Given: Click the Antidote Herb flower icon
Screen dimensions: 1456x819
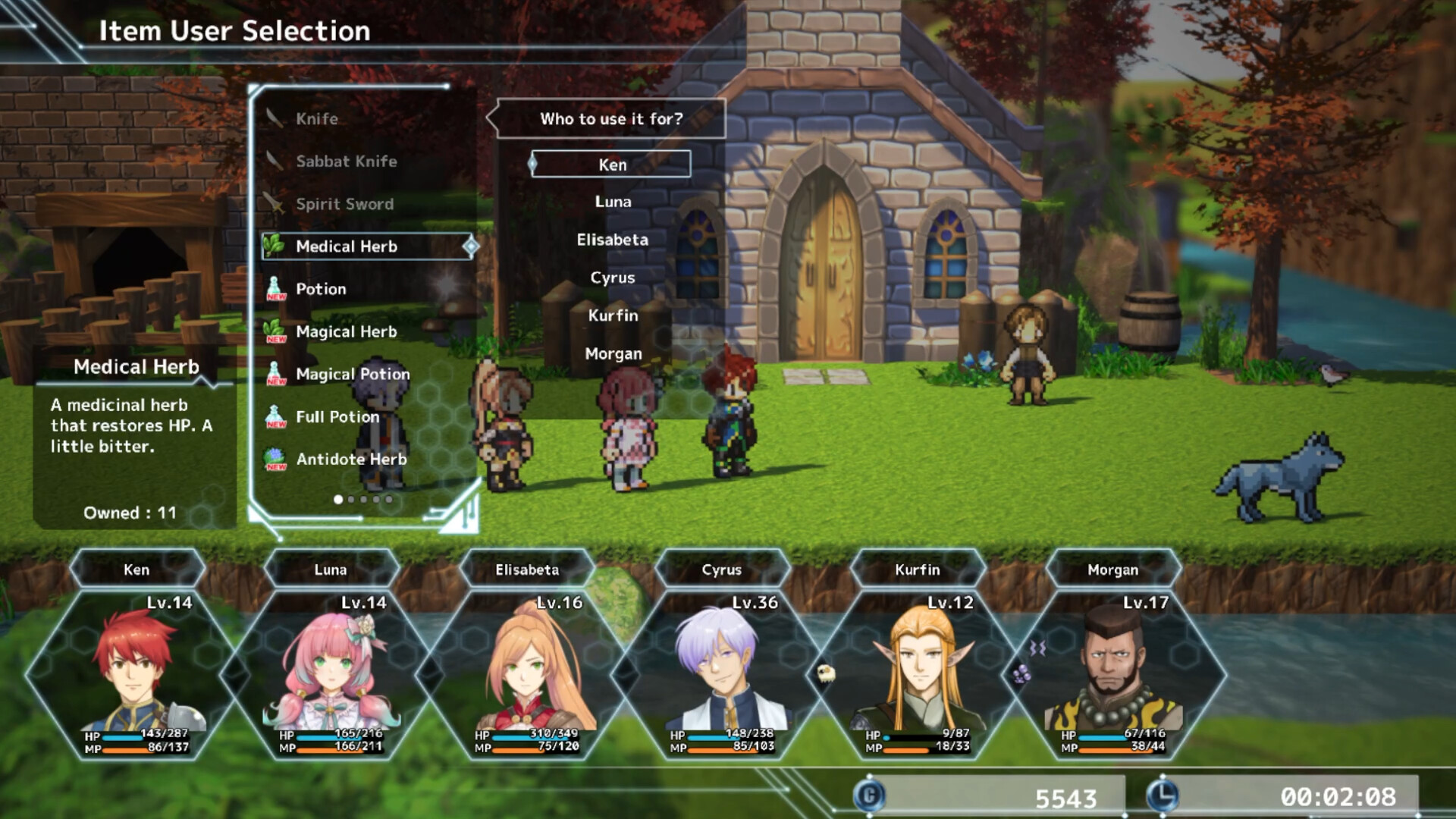Looking at the screenshot, I should click(x=275, y=459).
